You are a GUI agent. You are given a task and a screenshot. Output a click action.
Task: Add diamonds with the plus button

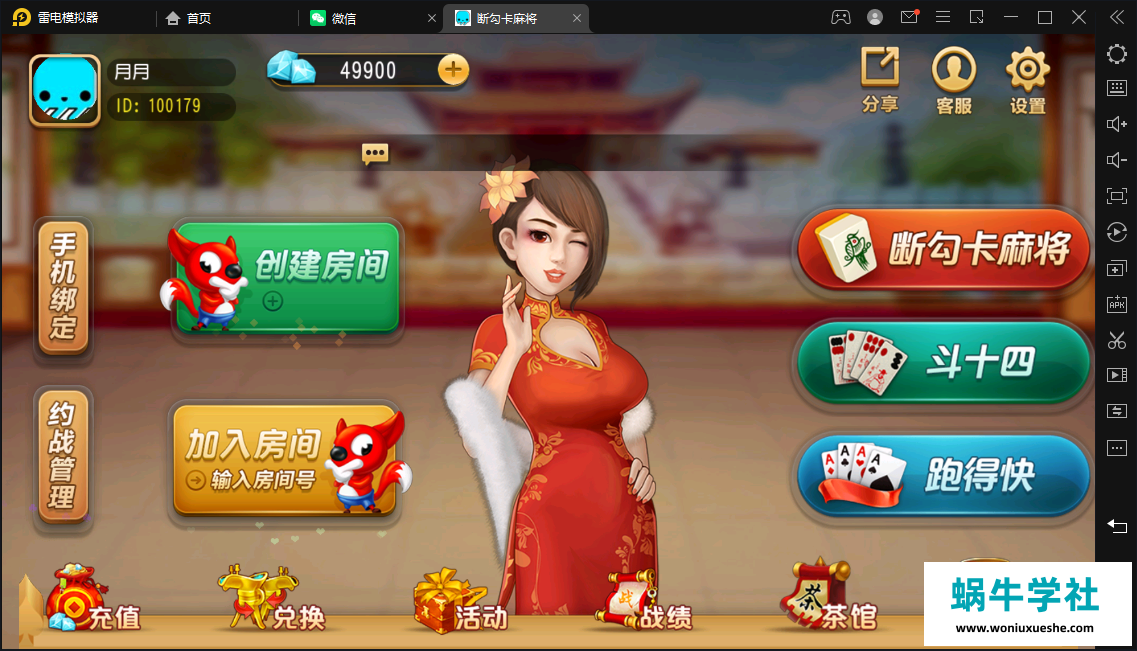[x=453, y=69]
